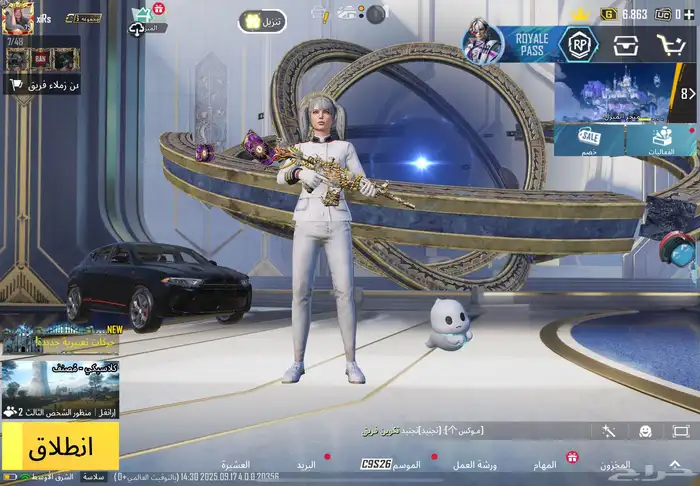Open the الفعاليات events tile

pyautogui.click(x=661, y=139)
